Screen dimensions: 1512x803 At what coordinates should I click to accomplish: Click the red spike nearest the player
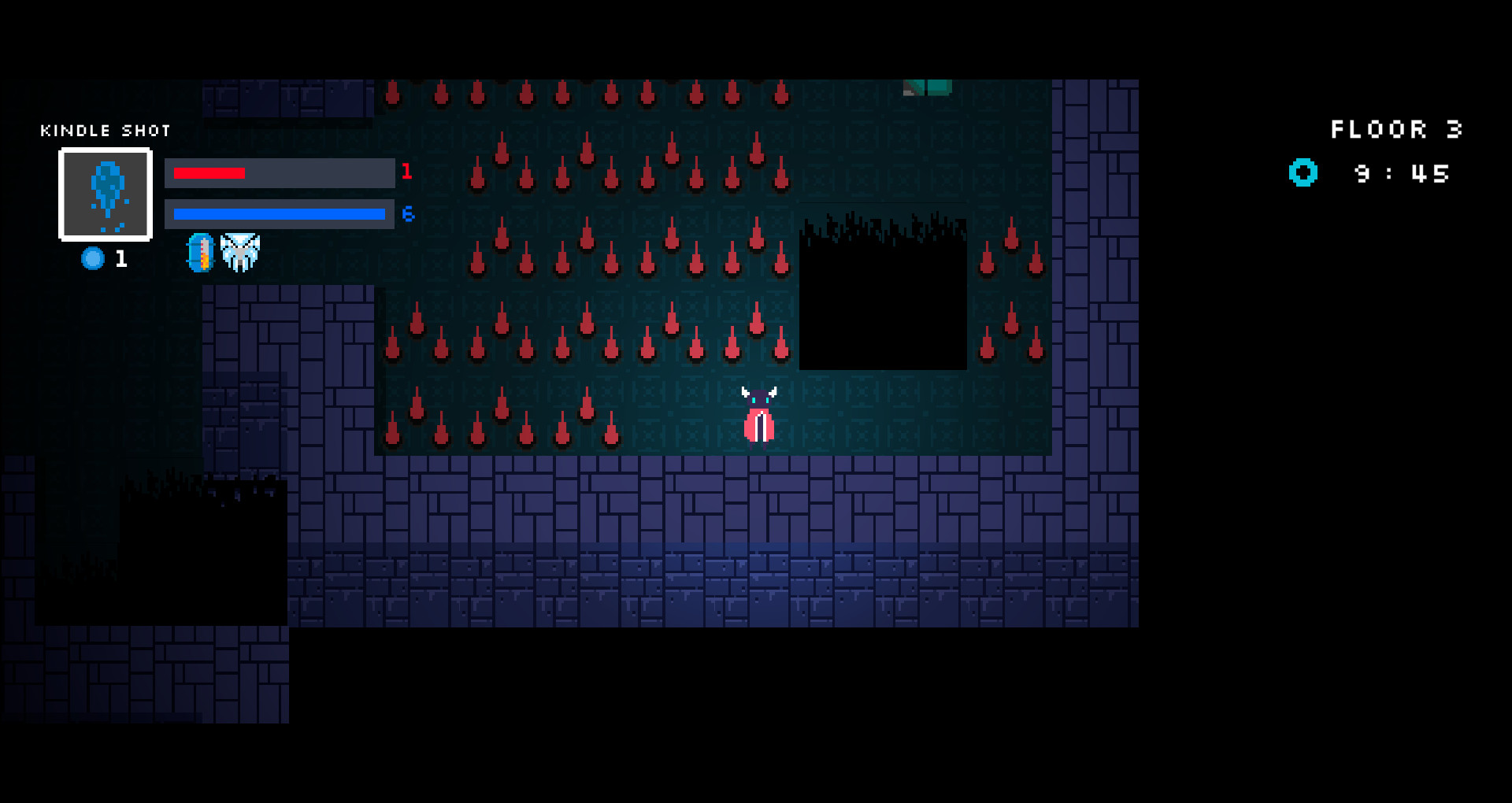coord(780,349)
